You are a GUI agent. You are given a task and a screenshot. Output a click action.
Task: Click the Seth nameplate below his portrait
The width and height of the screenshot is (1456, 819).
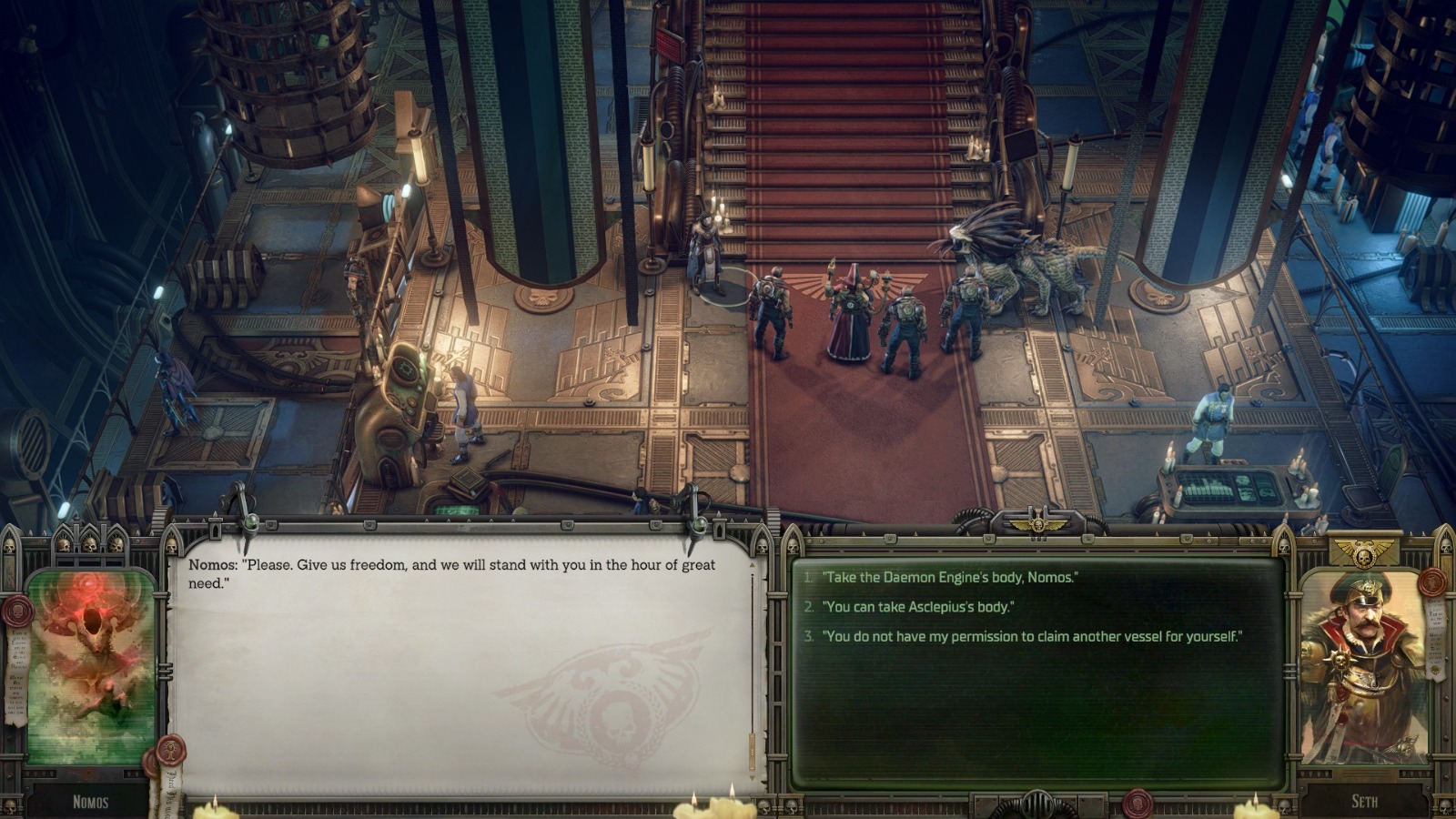(x=1365, y=800)
